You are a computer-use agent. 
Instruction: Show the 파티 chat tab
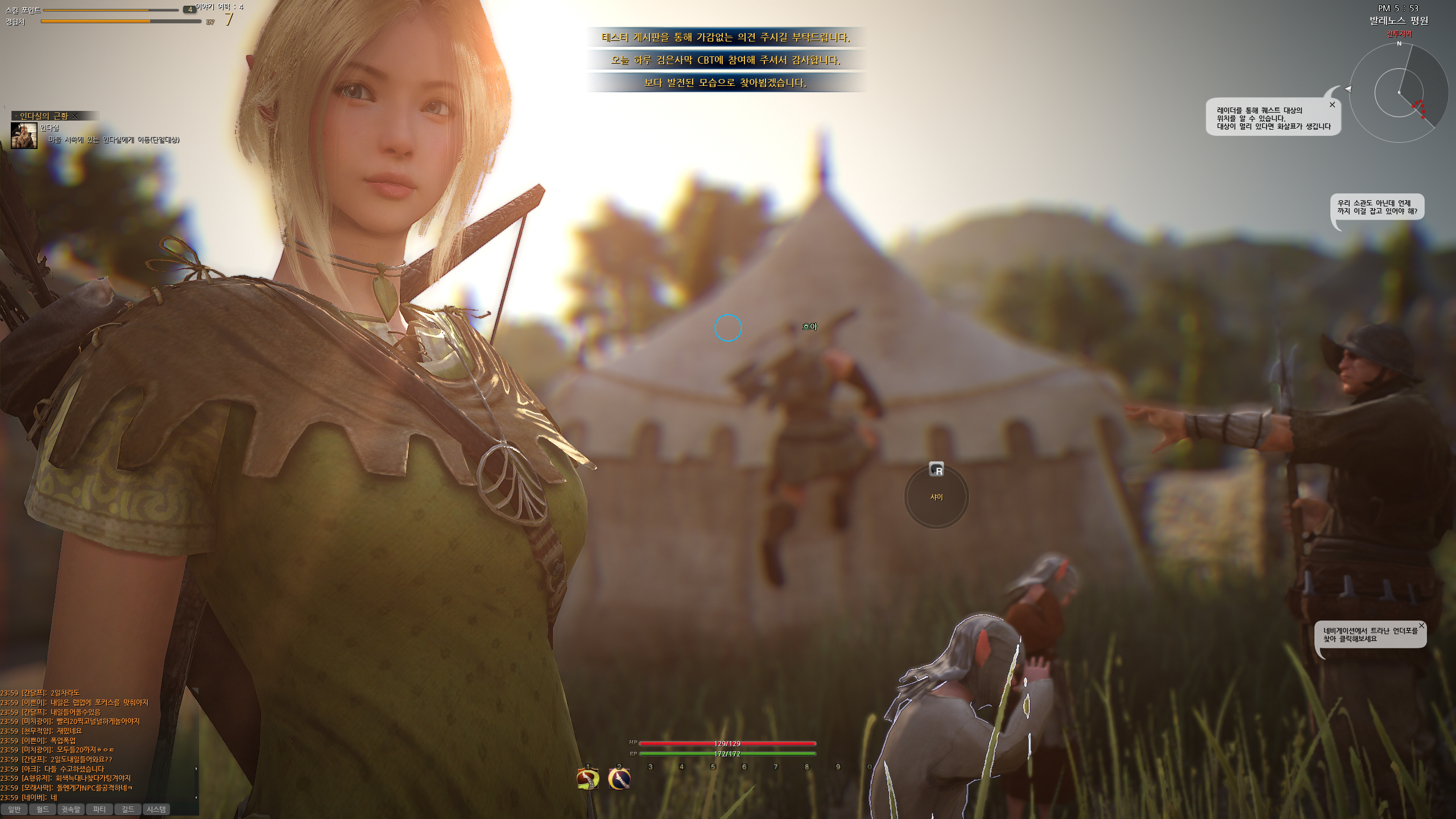100,809
